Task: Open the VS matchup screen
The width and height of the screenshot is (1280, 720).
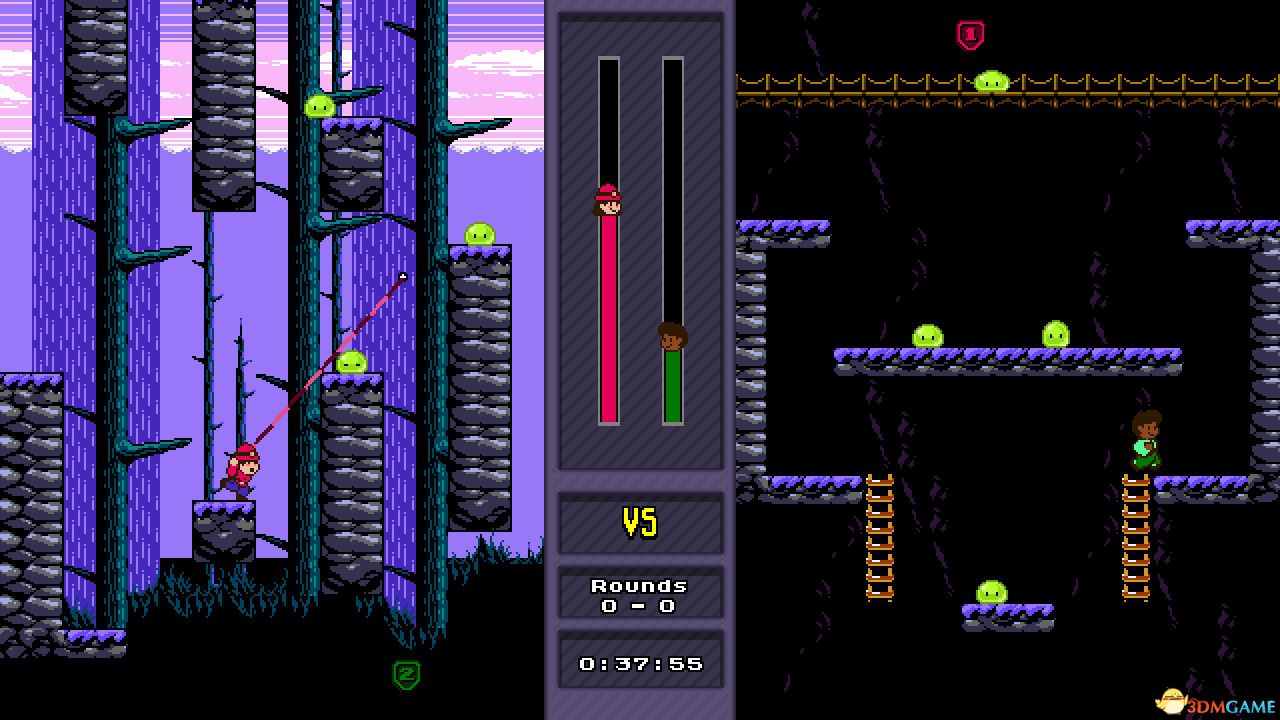Action: coord(641,523)
